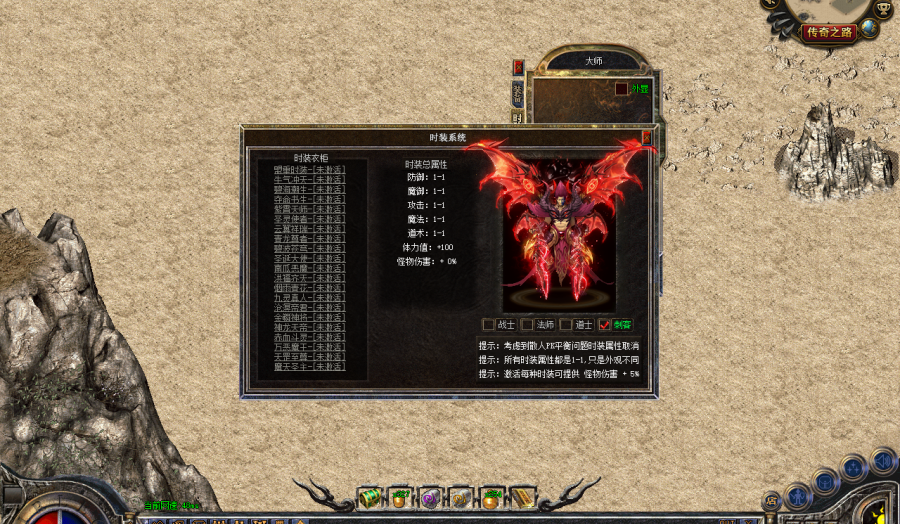
Task: Click the trophy icon by the minimap
Action: 882,8
